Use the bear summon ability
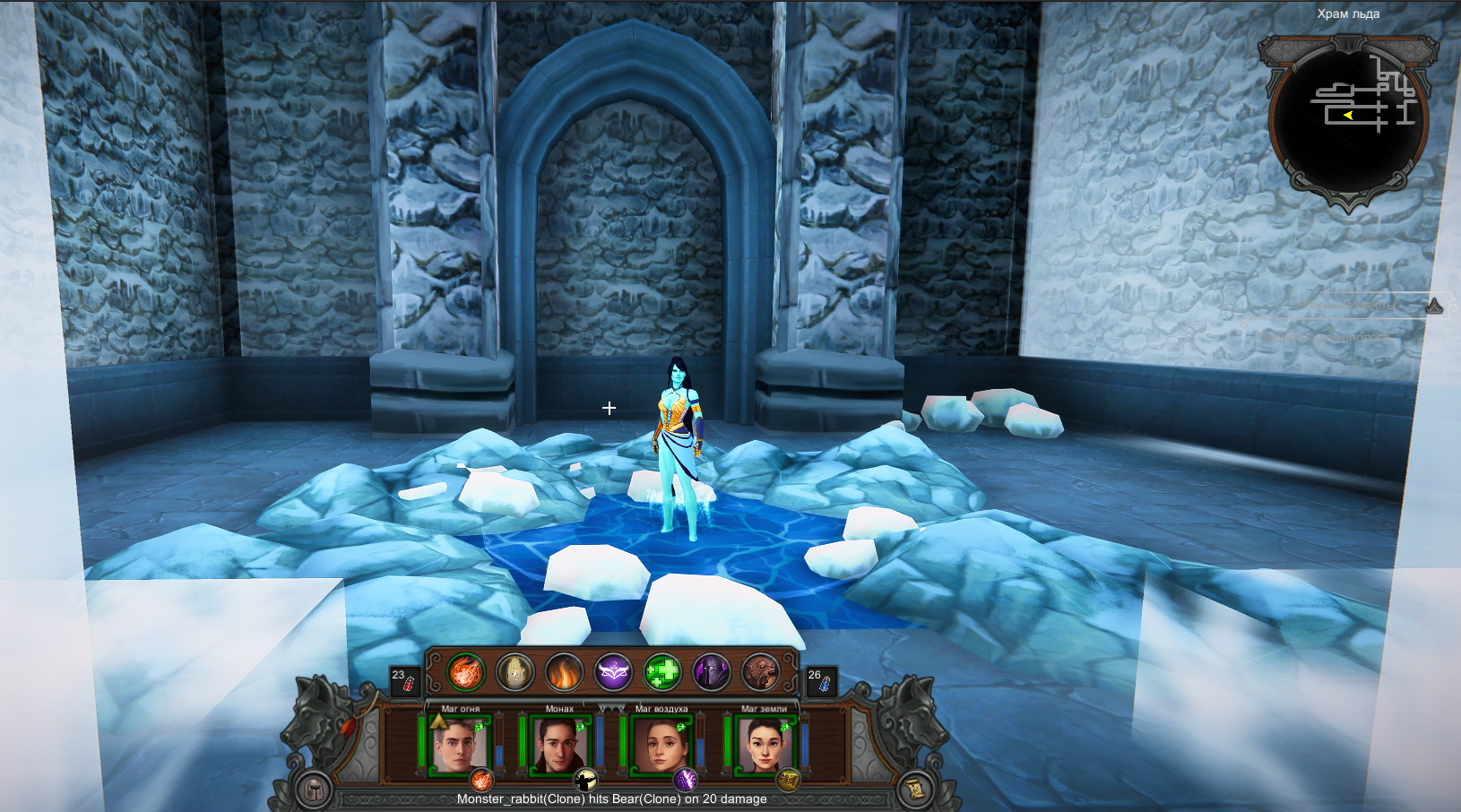 pyautogui.click(x=760, y=672)
